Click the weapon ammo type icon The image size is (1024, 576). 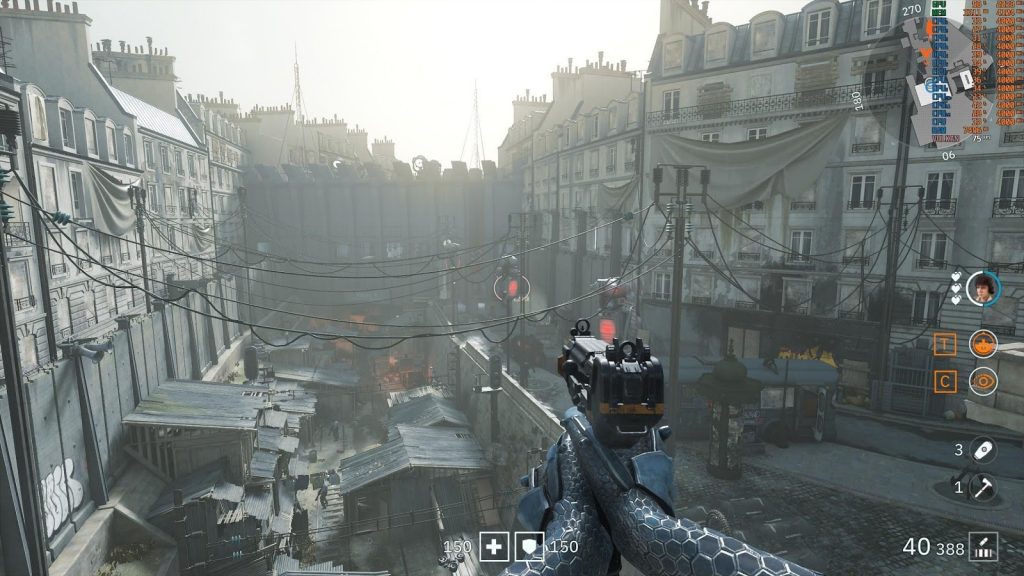coord(984,546)
